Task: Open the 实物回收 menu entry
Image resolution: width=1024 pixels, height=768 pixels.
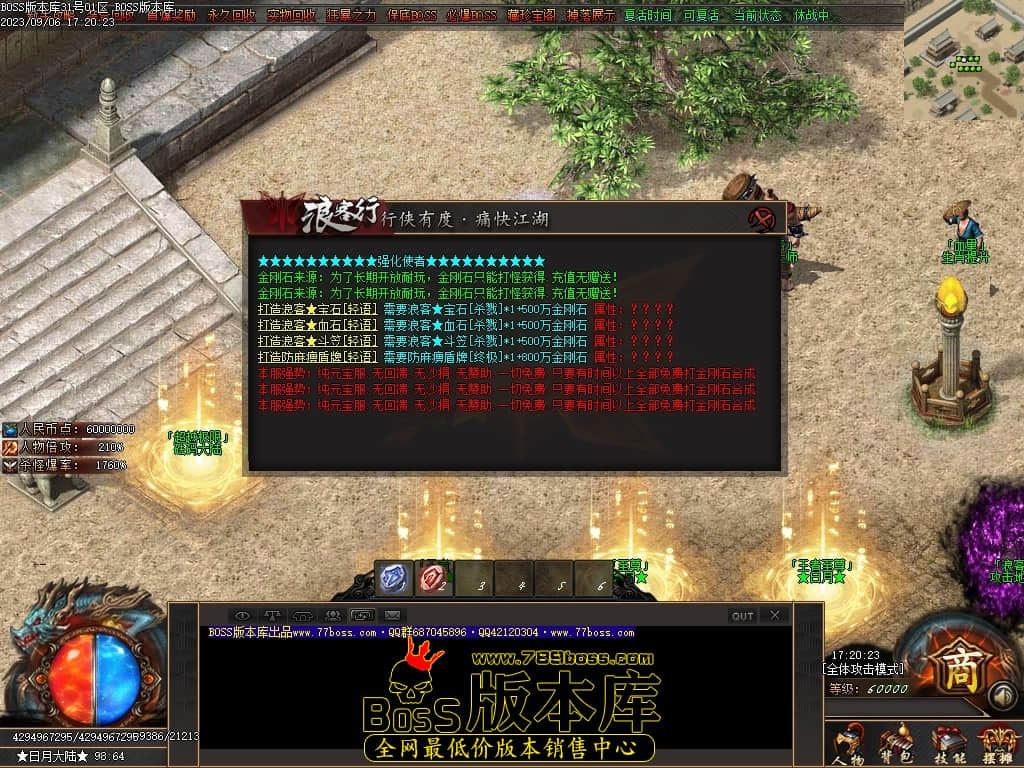Action: point(291,15)
